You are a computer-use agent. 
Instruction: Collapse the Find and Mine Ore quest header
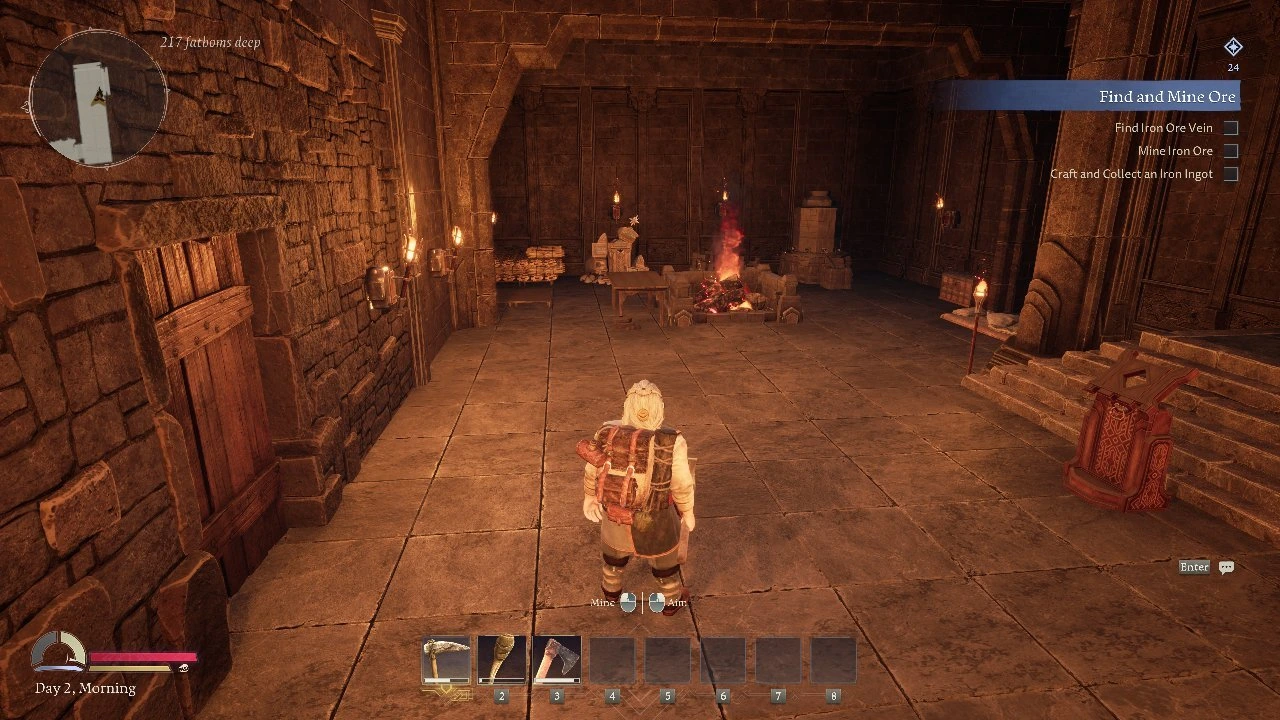pyautogui.click(x=1168, y=96)
